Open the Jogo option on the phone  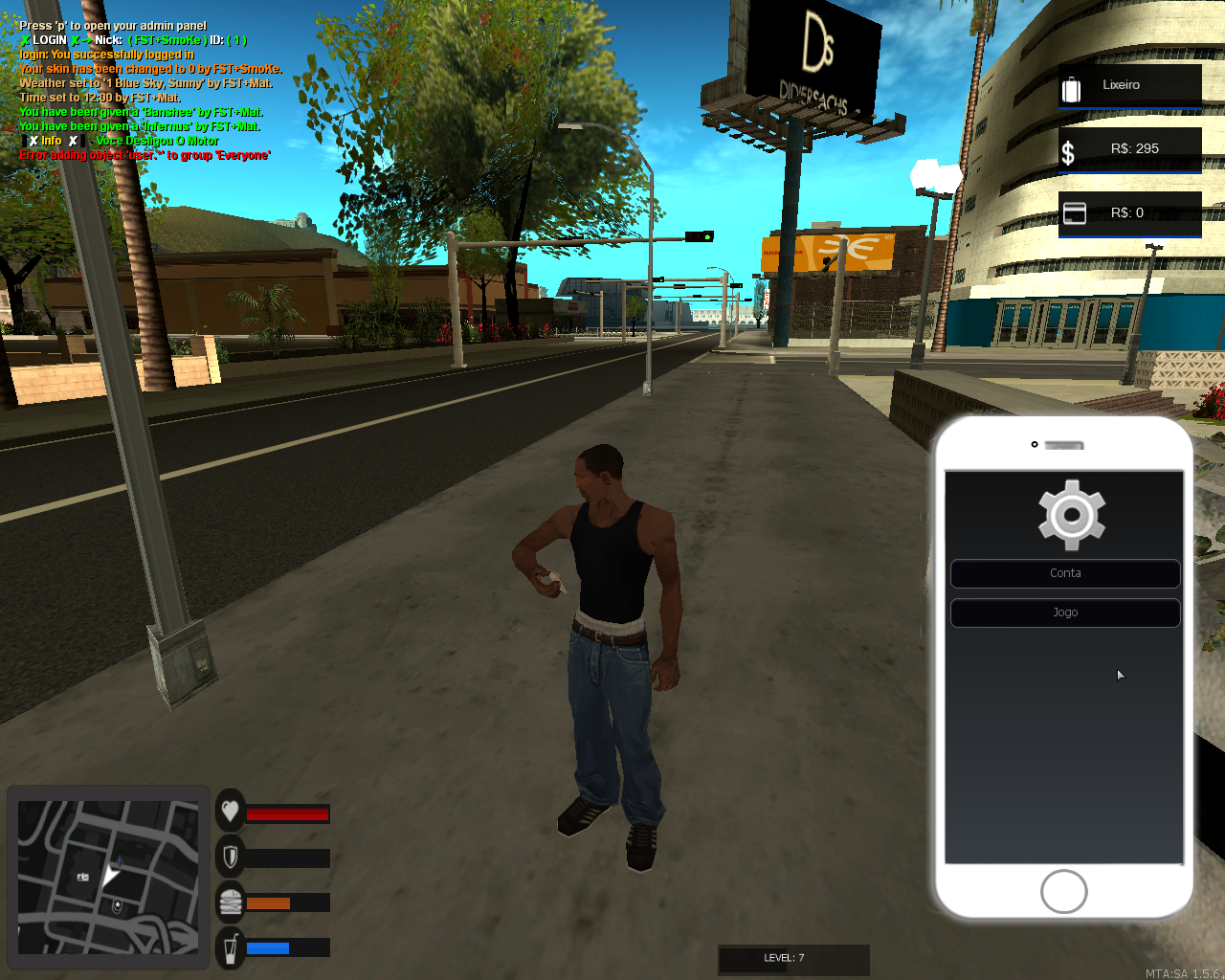click(1065, 612)
